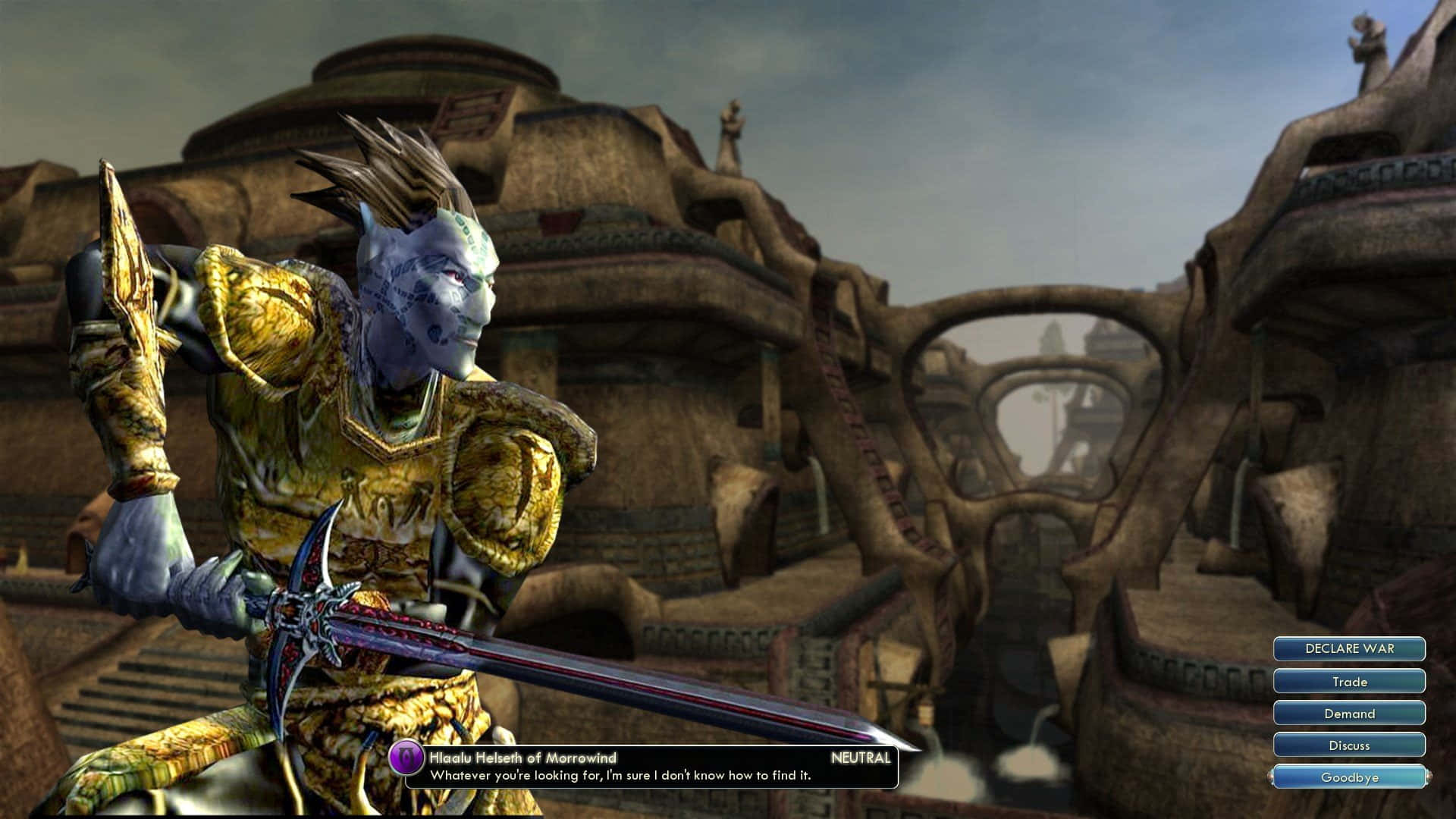Say Goodbye to leave diplomacy
Viewport: 1456px width, 819px height.
coord(1349,777)
